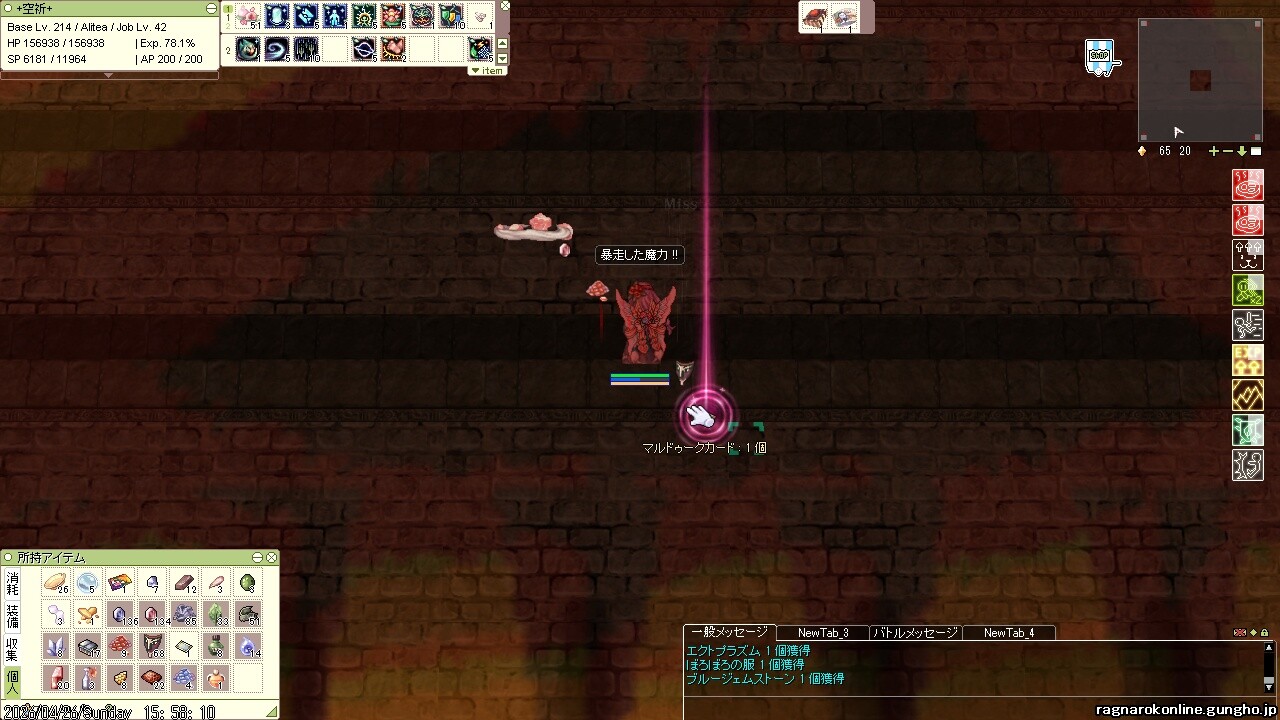1280x720 pixels.
Task: Switch to the バトルメッセージ chat tab
Action: [915, 633]
